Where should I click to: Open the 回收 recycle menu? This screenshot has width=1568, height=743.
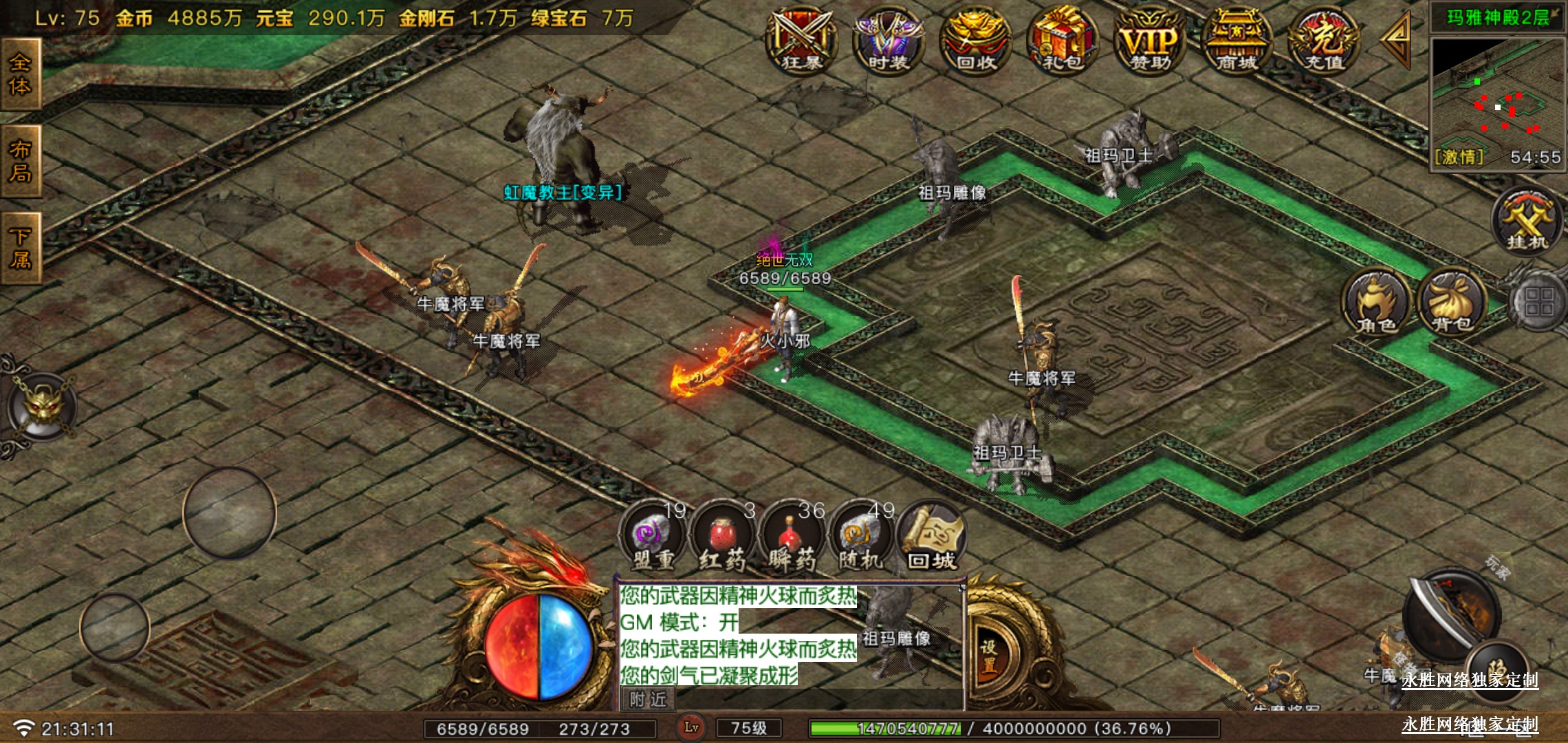point(976,41)
